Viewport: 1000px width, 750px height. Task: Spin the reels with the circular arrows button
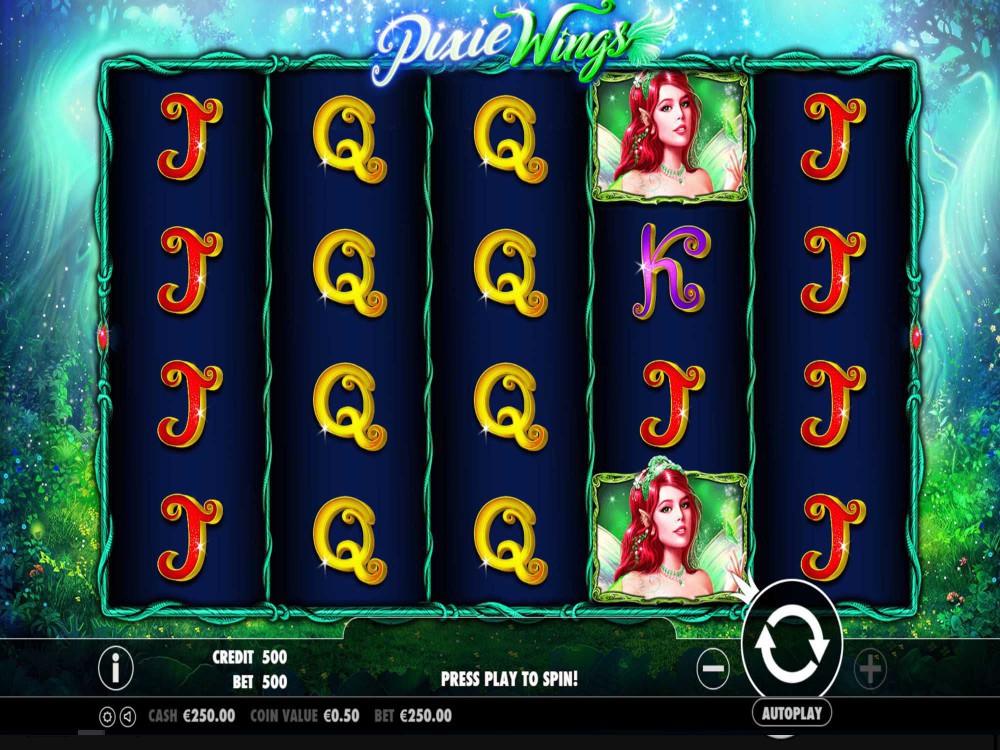pos(792,648)
